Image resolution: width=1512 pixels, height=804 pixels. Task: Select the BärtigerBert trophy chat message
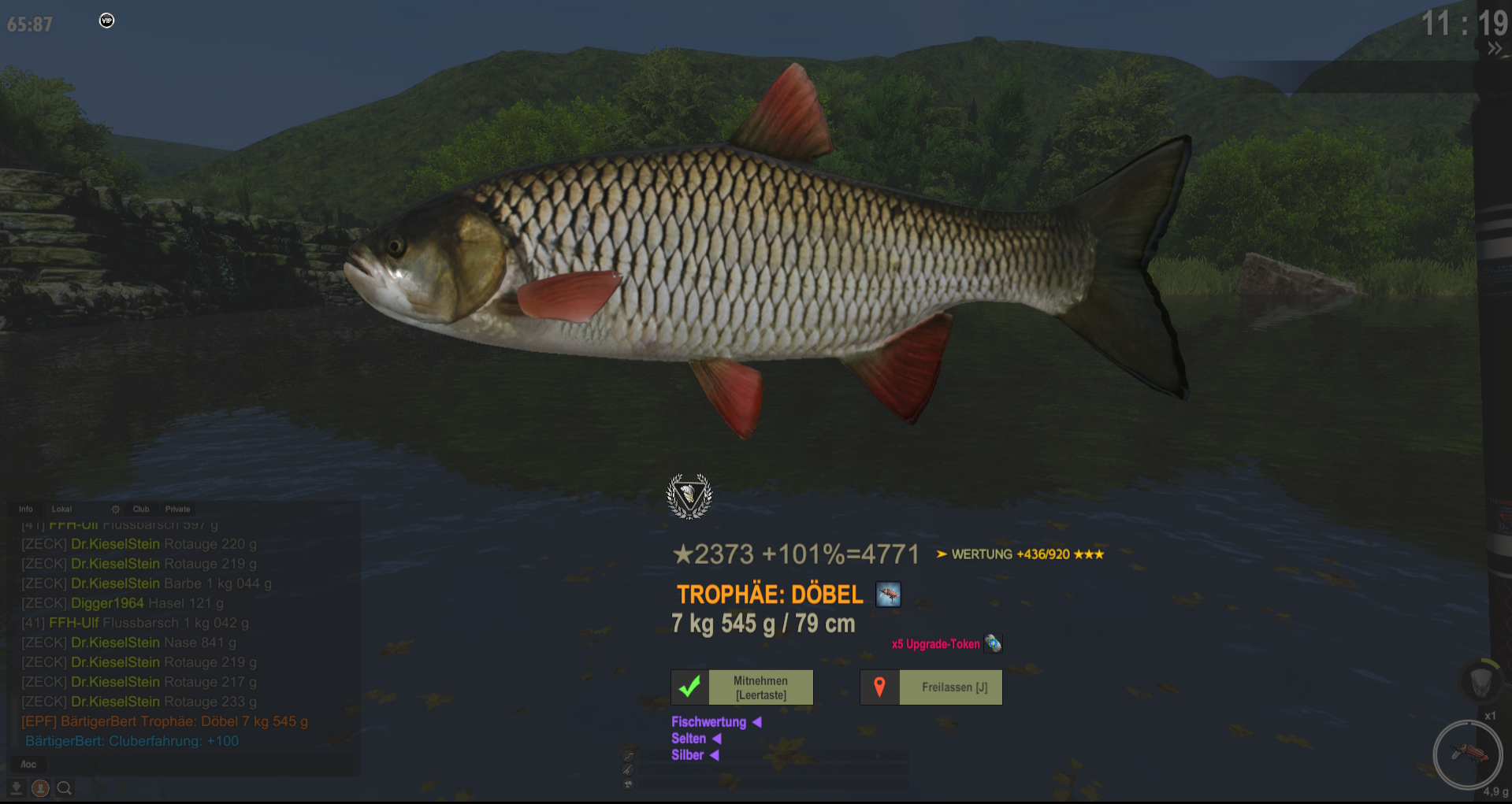165,721
